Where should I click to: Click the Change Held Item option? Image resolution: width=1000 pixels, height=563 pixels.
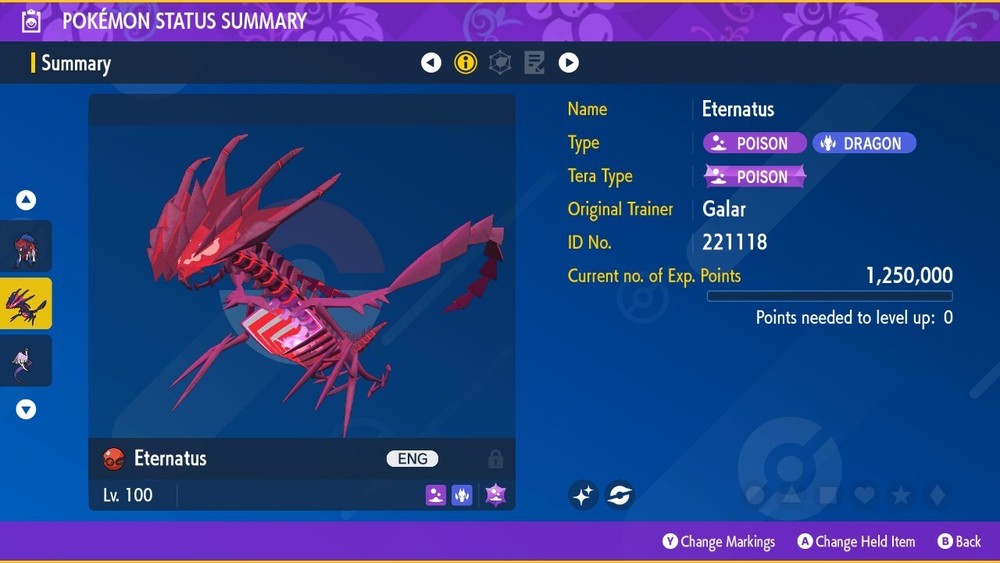[856, 542]
